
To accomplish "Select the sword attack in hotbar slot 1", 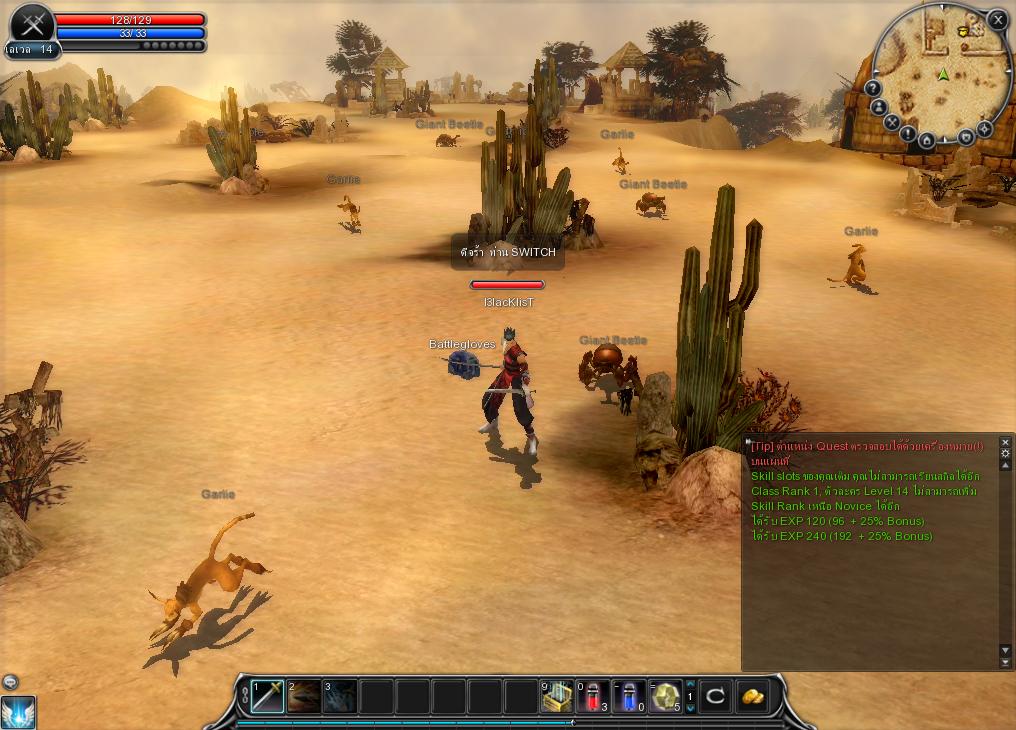I will coord(268,696).
